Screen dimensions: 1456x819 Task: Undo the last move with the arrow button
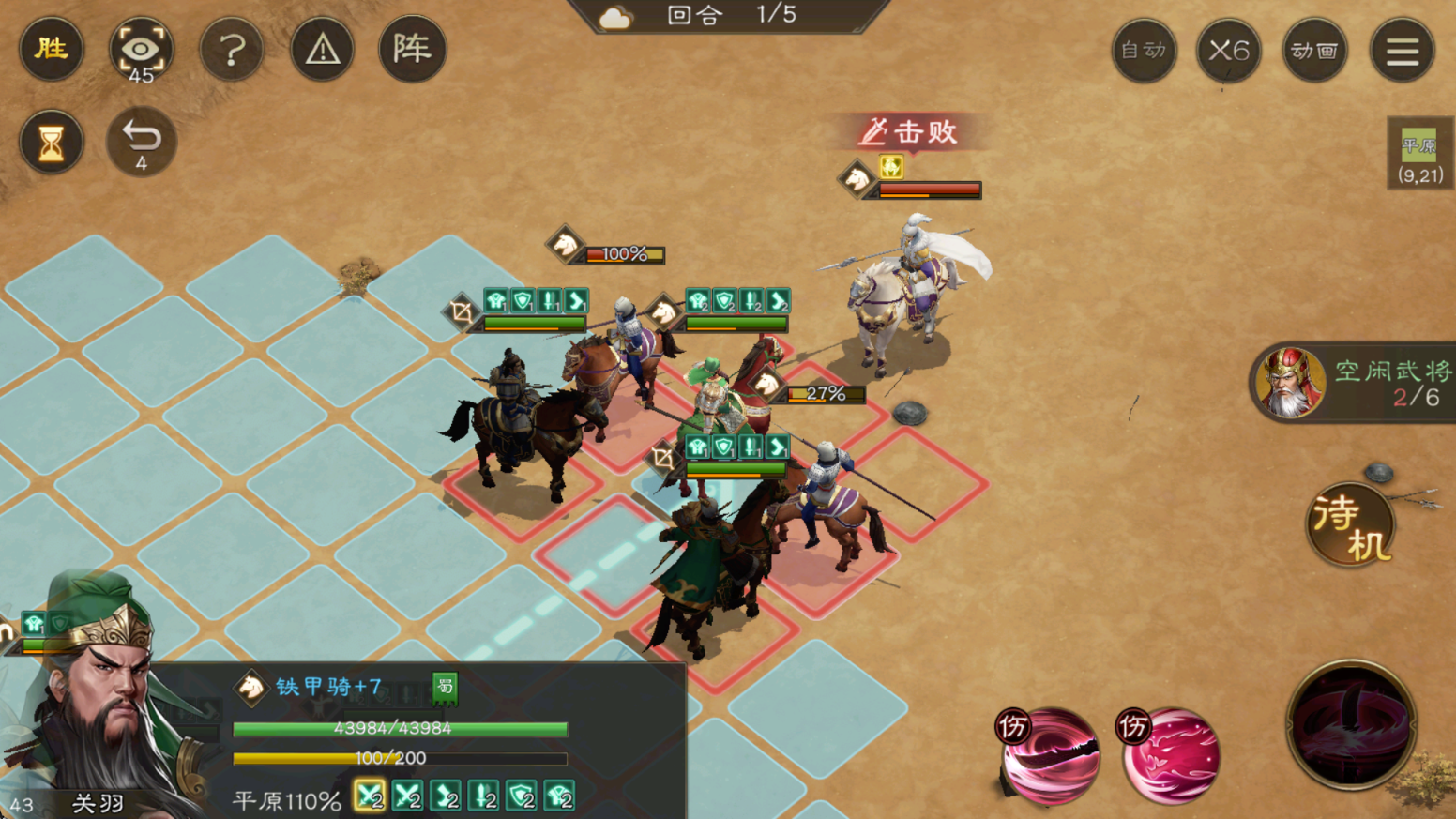click(141, 143)
